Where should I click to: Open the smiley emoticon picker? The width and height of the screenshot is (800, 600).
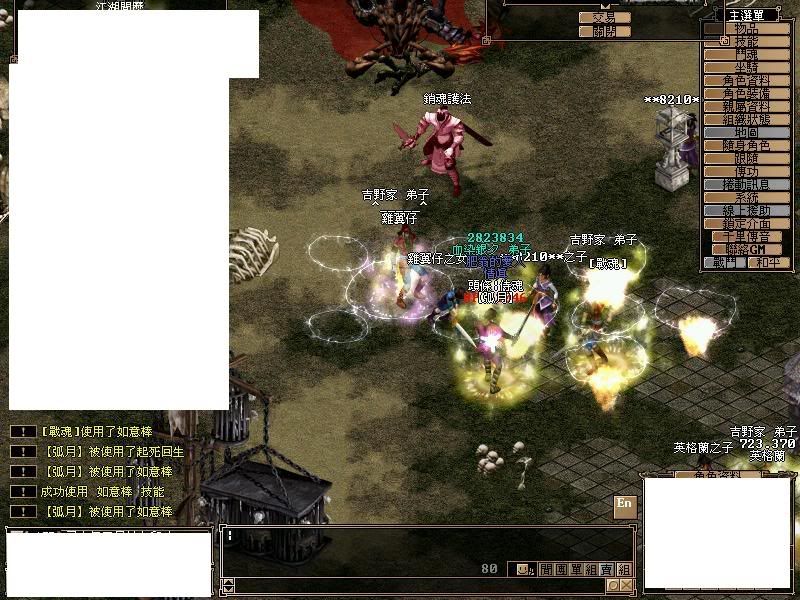point(523,569)
